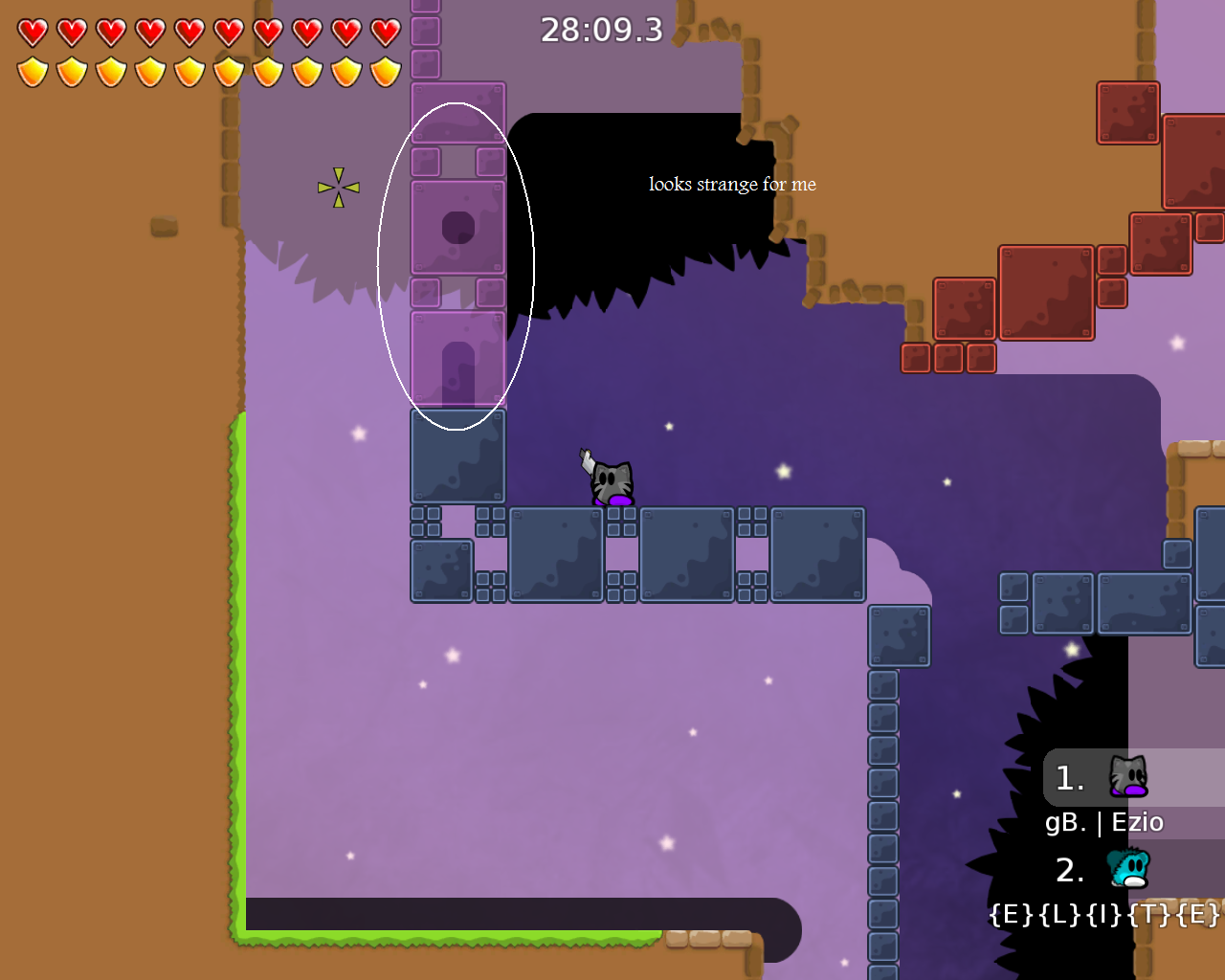The image size is (1225, 980).
Task: Select the last shield in the armor row
Action: tap(382, 70)
